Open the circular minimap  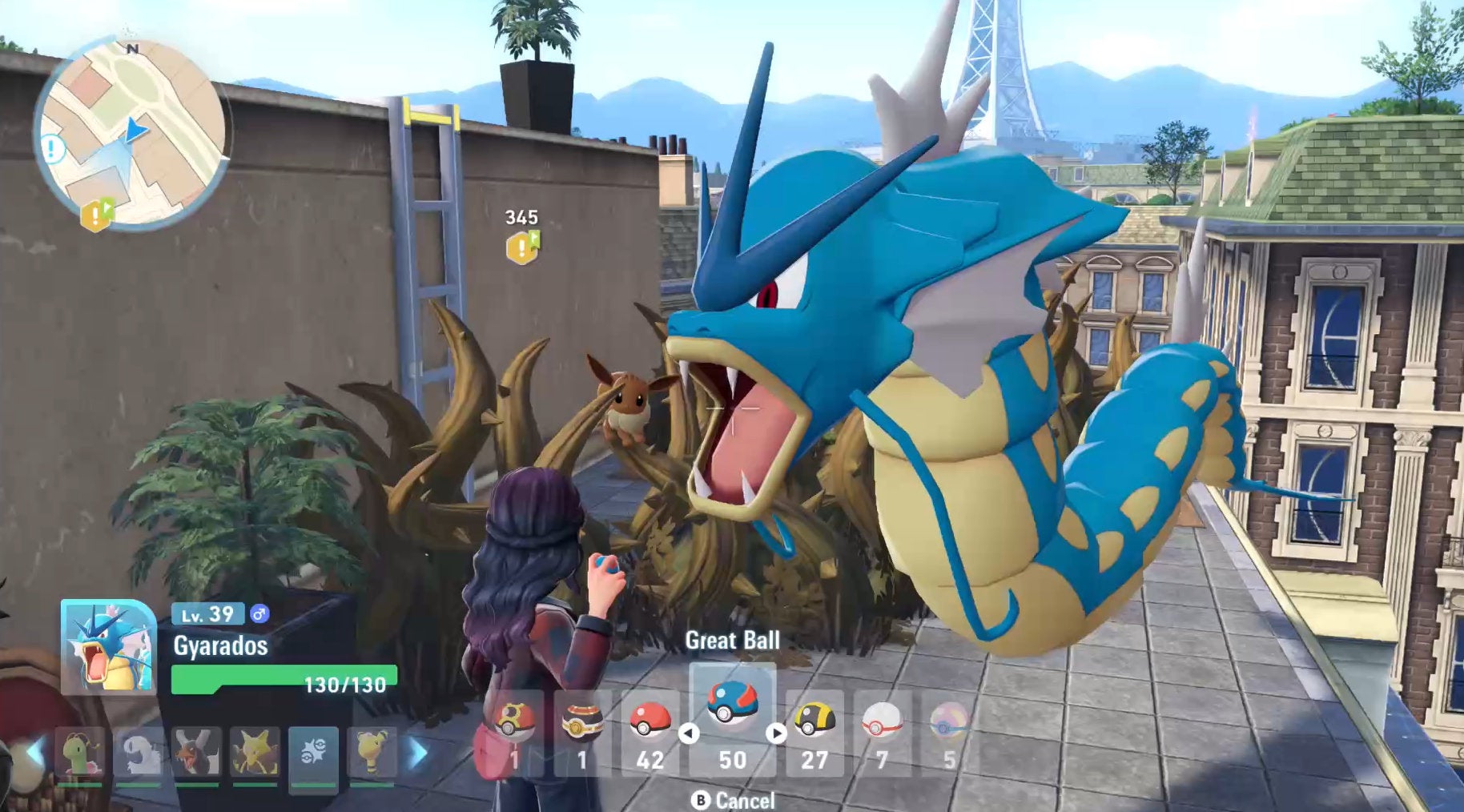coord(133,134)
